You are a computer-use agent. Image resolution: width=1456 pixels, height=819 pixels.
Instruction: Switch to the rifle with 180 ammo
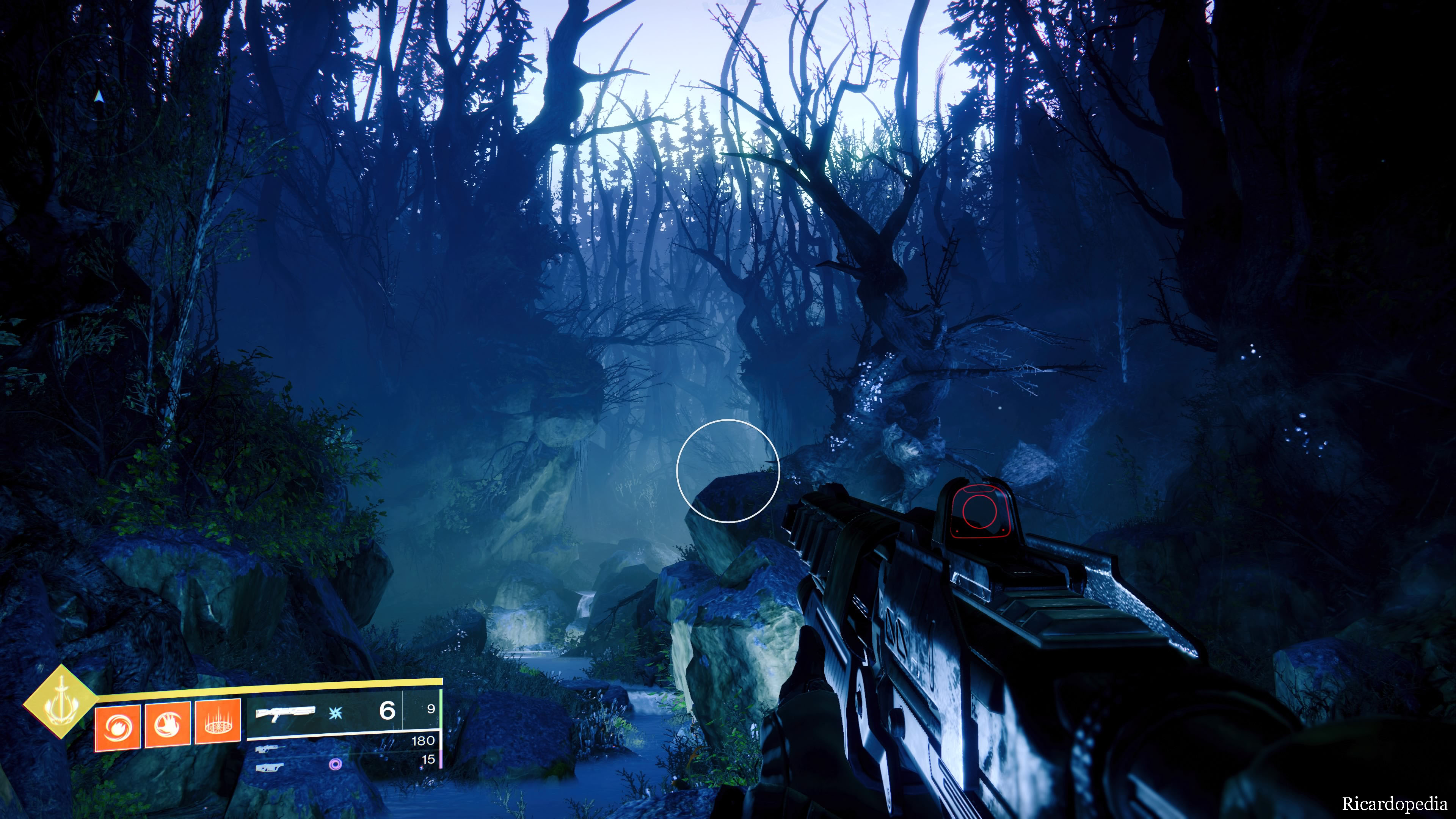270,750
